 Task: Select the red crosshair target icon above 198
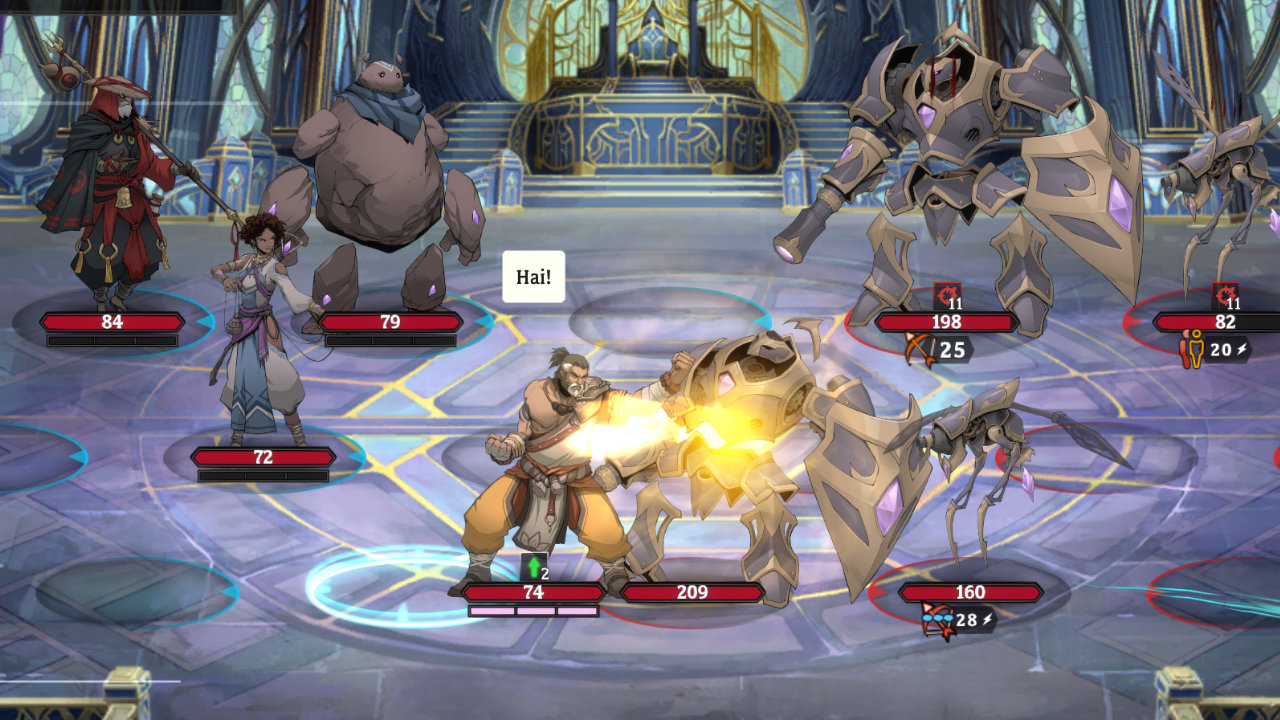pos(945,293)
